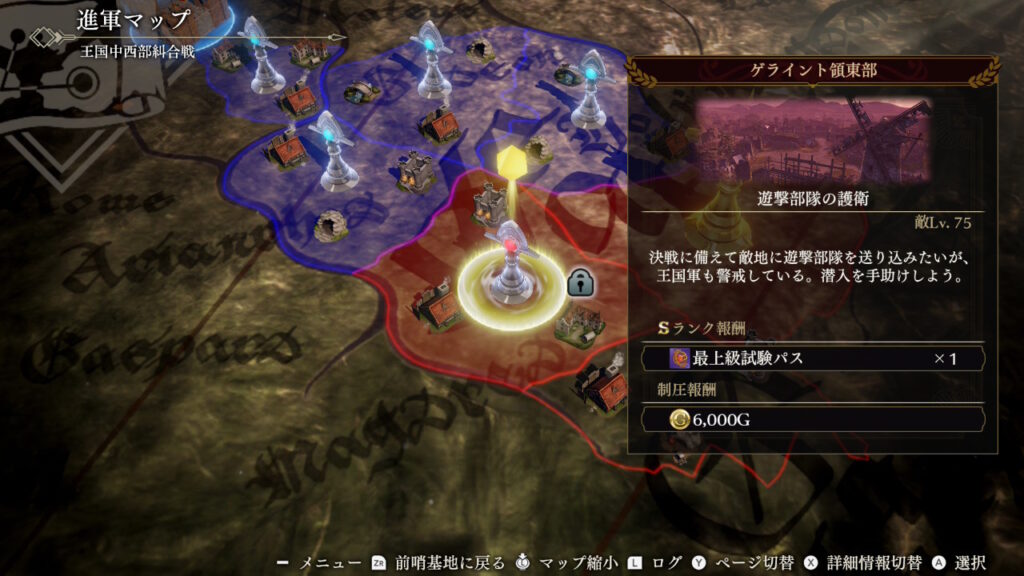Click the 最上級試験パス S-rank reward row
The height and width of the screenshot is (576, 1024).
[x=814, y=358]
